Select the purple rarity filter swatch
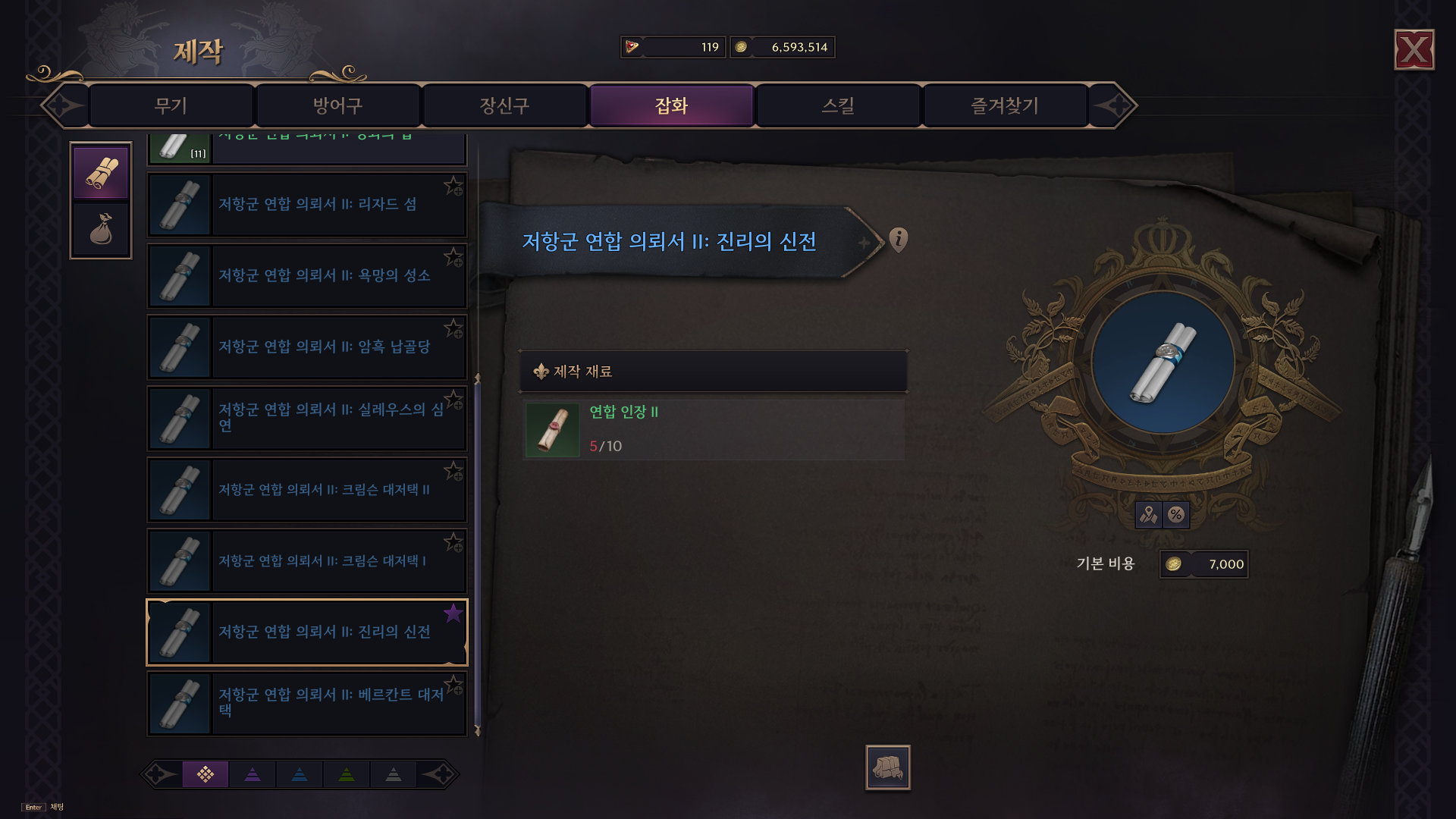Screen dimensions: 1456x819 pyautogui.click(x=206, y=774)
